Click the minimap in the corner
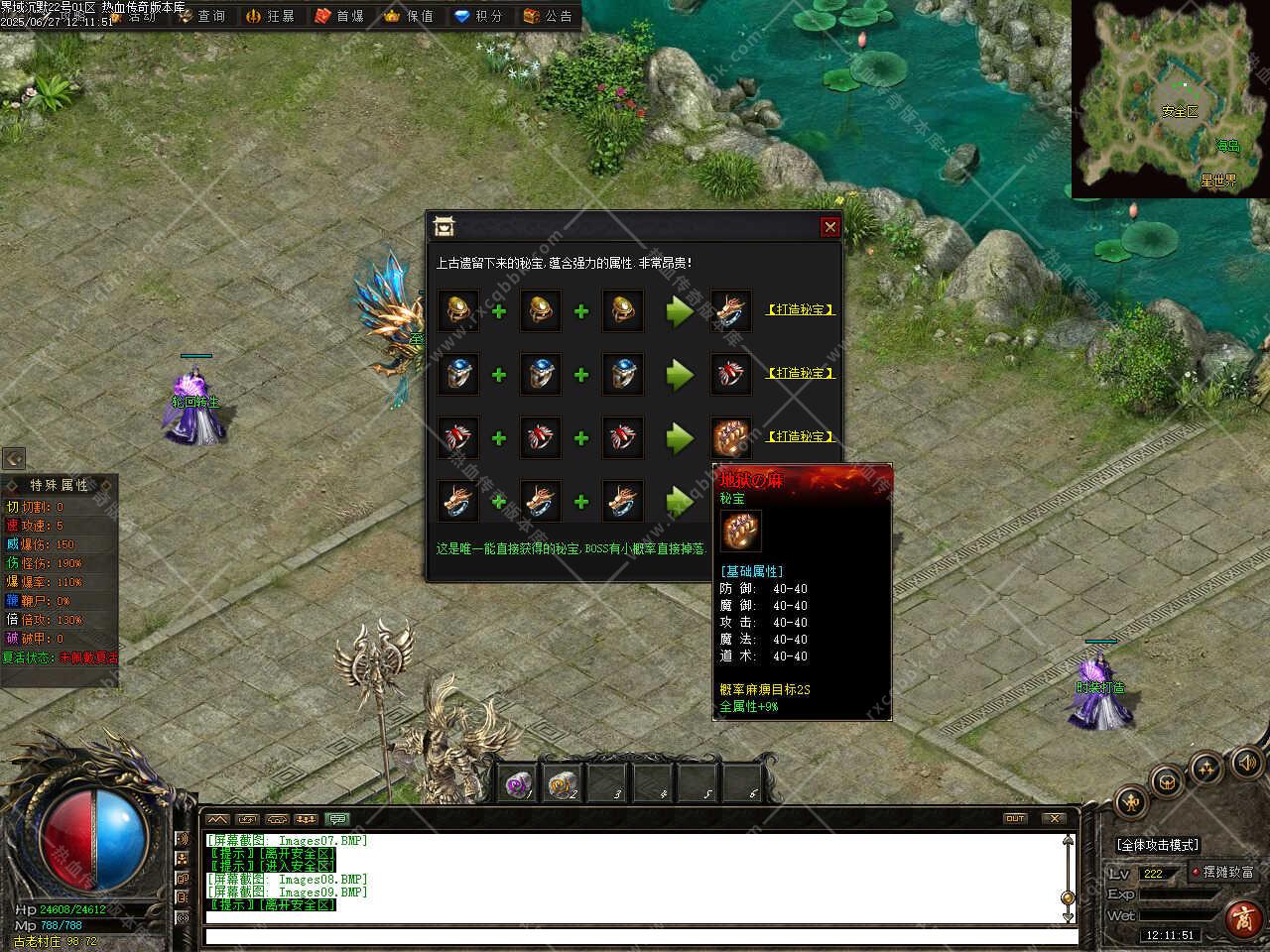 point(1170,98)
